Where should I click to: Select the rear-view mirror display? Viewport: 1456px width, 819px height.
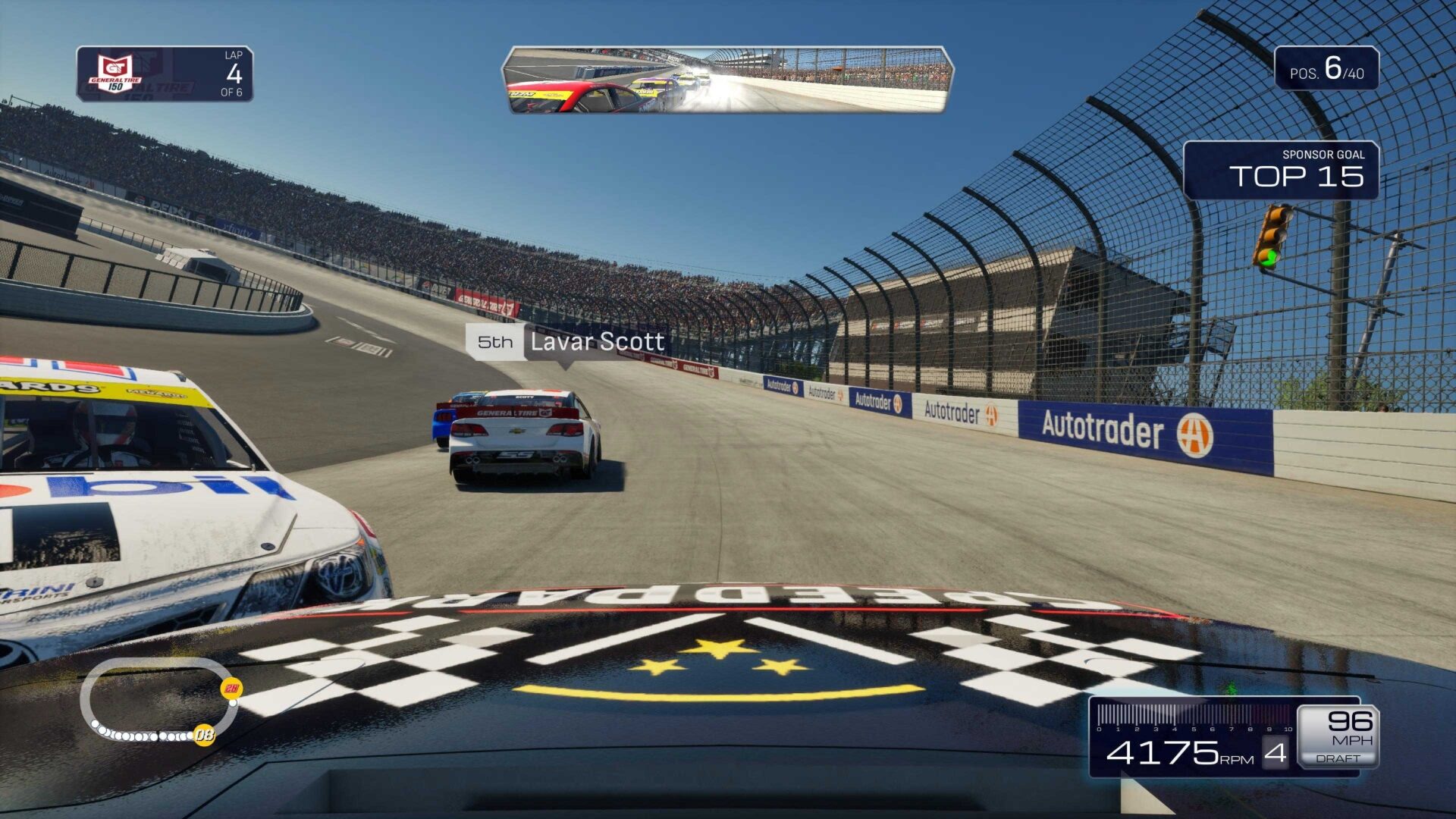[727, 80]
